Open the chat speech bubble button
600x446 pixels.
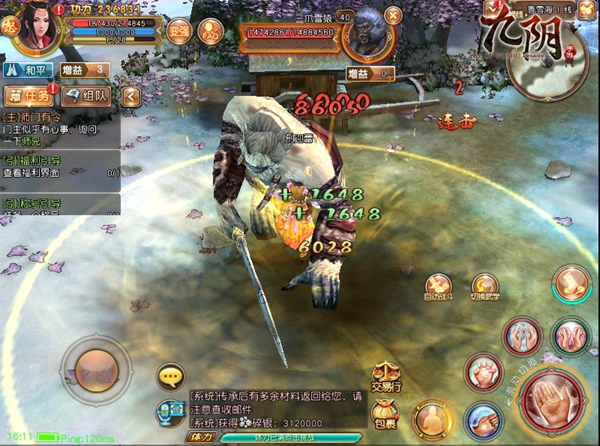[x=170, y=377]
